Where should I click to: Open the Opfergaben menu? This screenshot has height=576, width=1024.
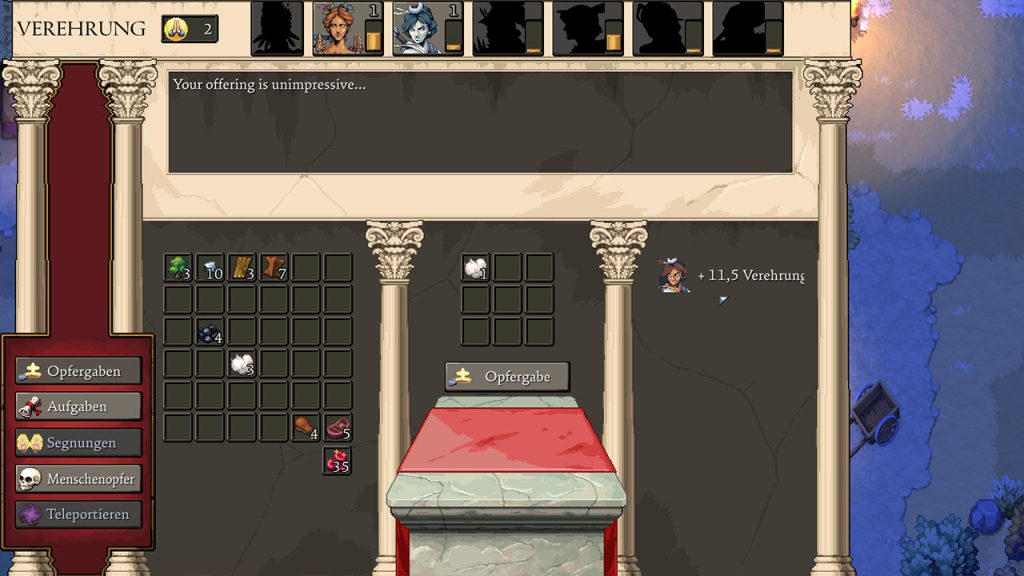coord(79,371)
